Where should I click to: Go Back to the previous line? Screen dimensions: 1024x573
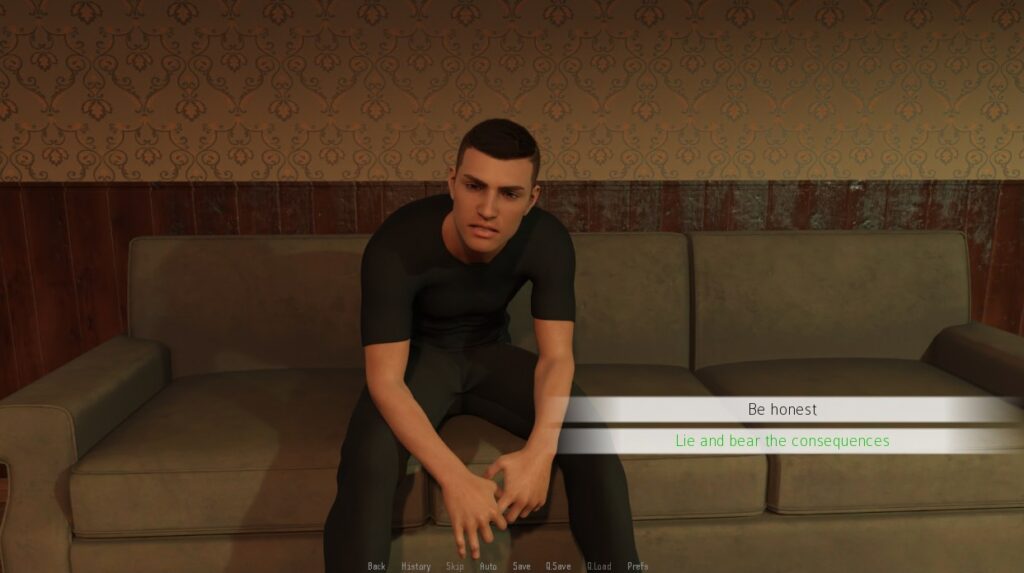(376, 566)
